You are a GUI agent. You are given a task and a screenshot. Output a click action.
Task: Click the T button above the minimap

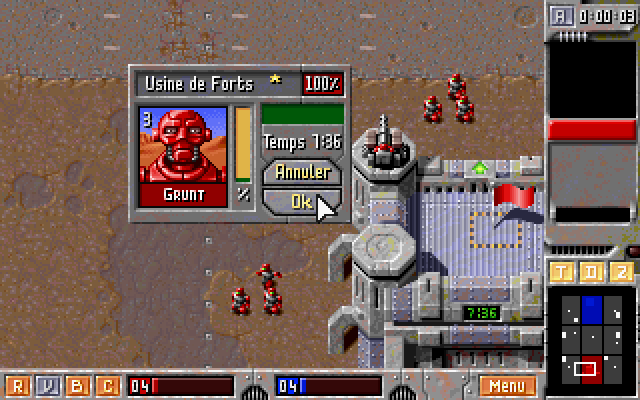[562, 273]
